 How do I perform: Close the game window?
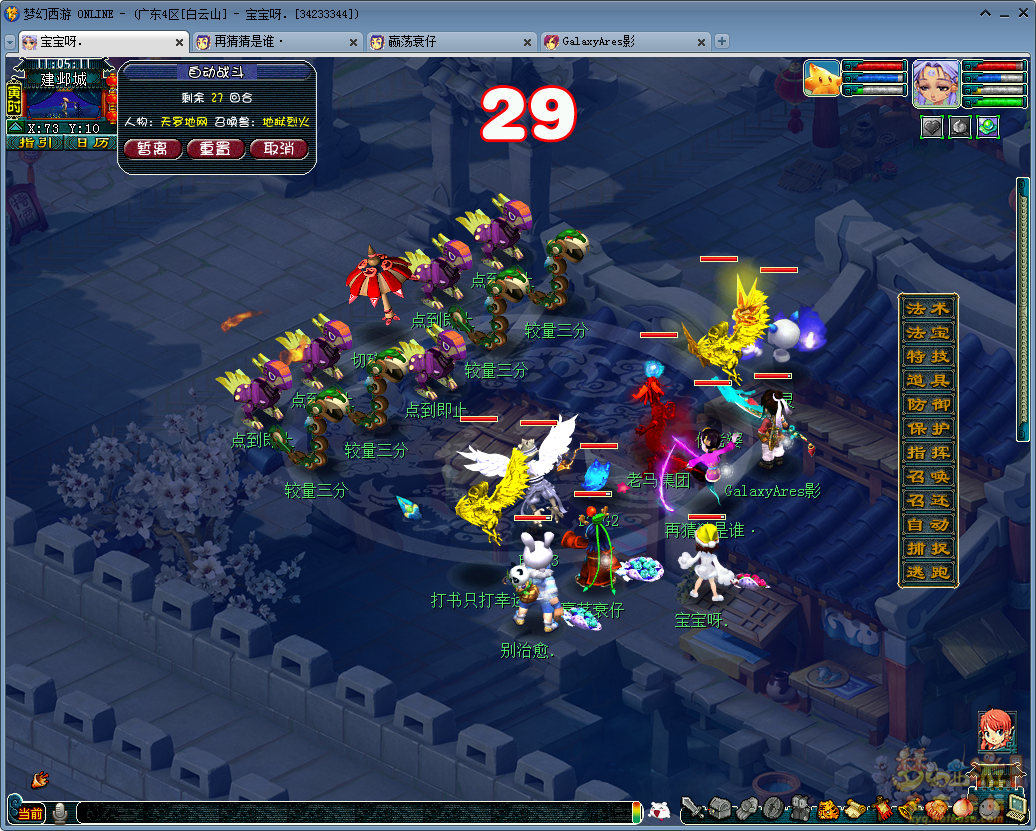(x=1021, y=14)
